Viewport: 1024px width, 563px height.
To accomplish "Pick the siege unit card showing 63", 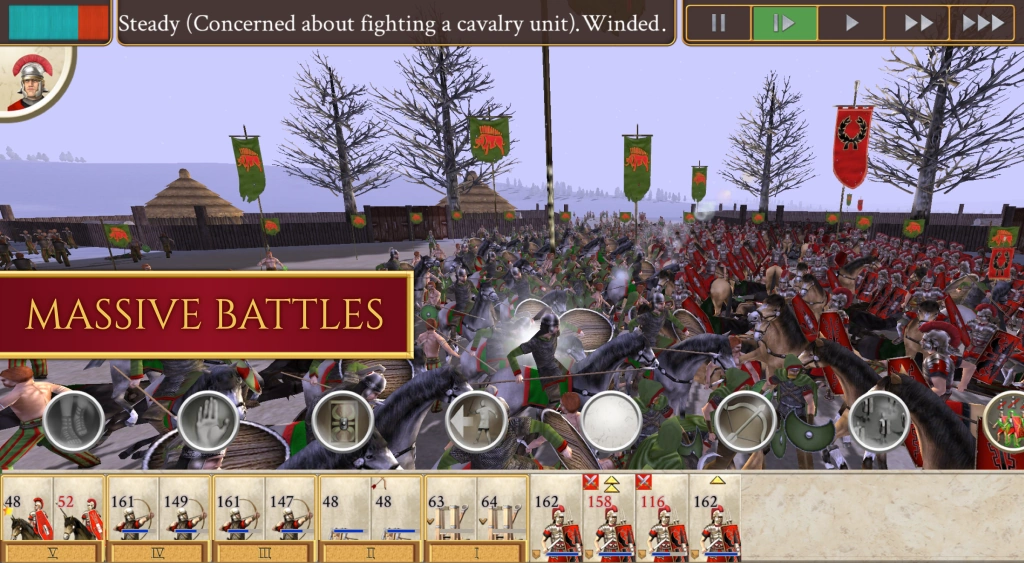I will 449,512.
